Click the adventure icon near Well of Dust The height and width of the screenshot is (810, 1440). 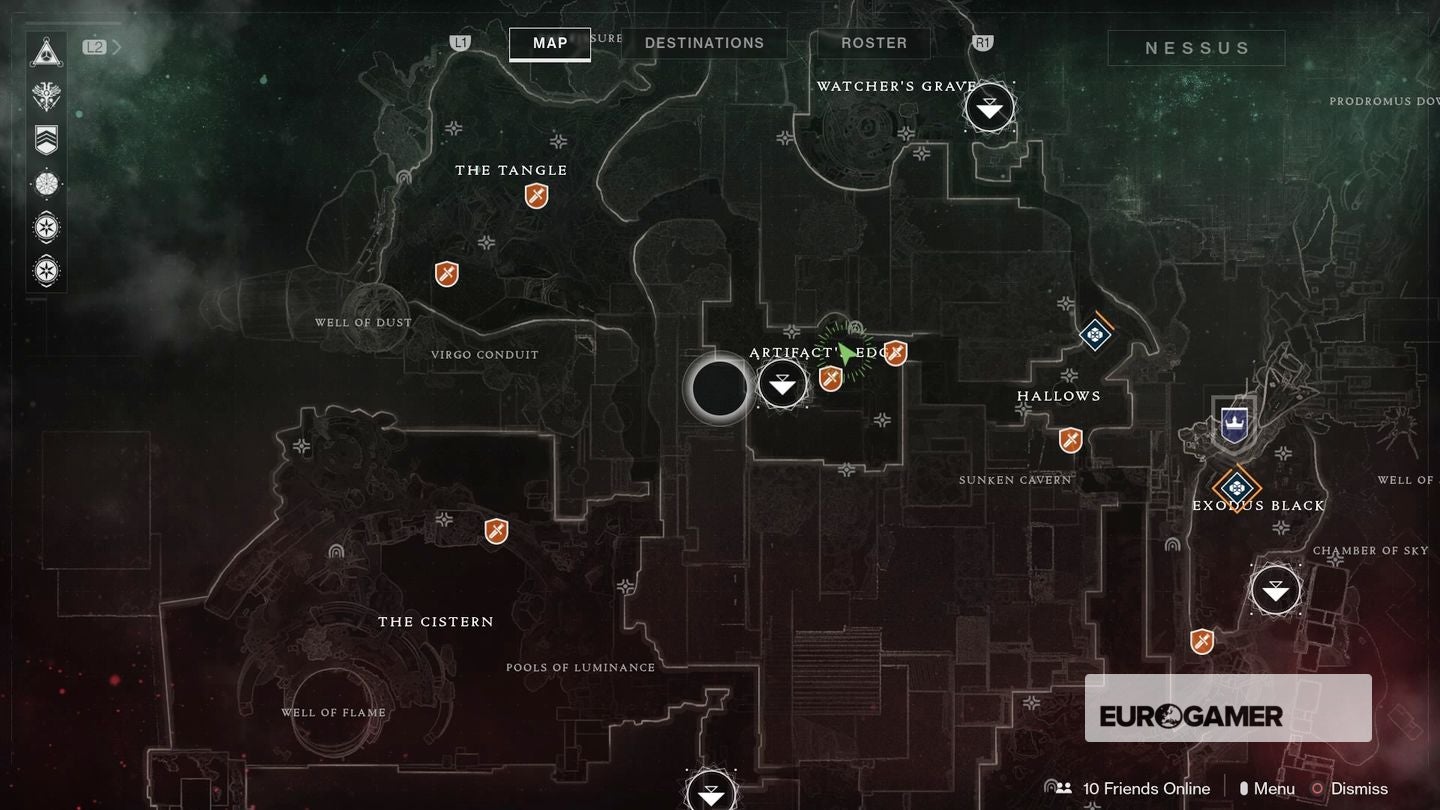[x=446, y=274]
